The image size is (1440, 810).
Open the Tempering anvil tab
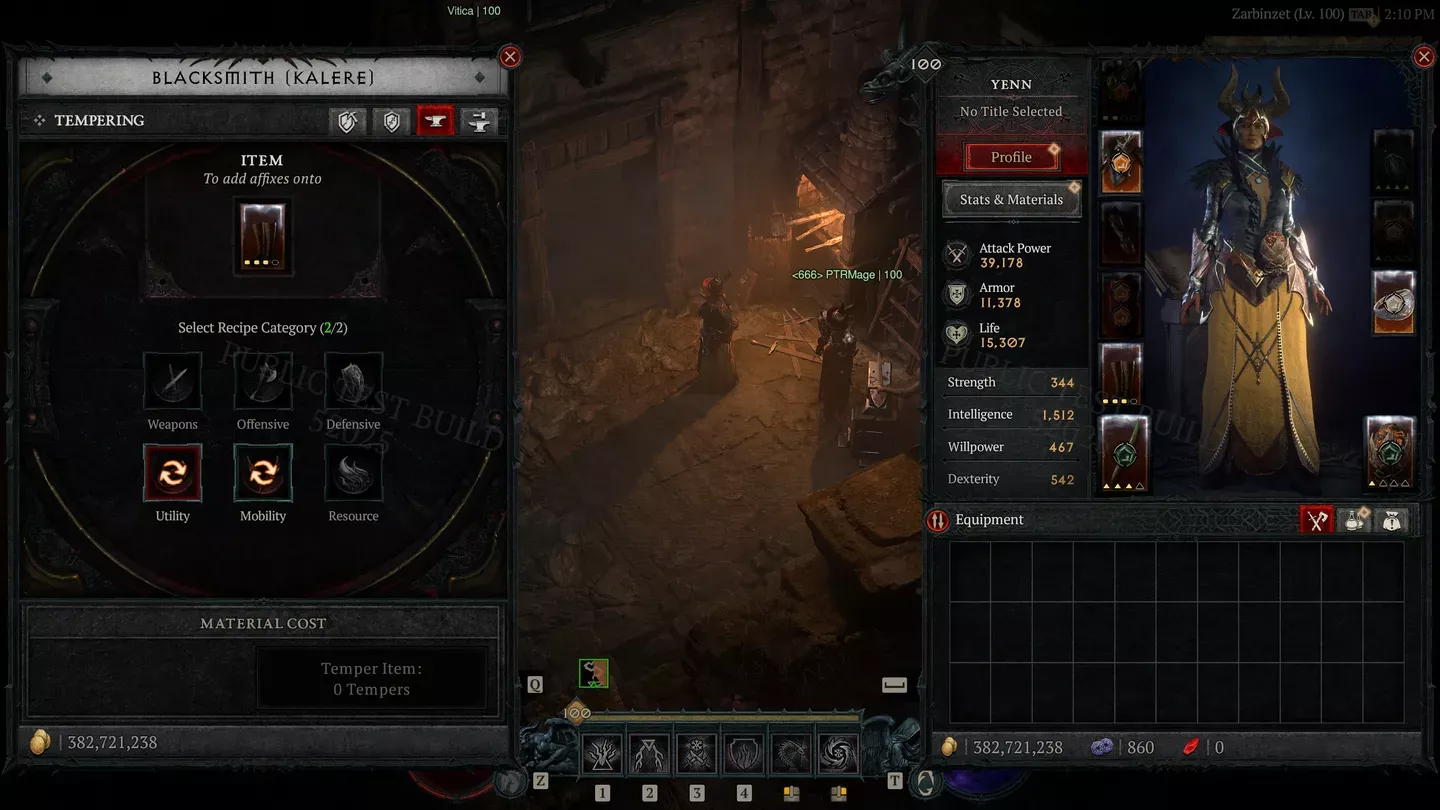coord(435,121)
